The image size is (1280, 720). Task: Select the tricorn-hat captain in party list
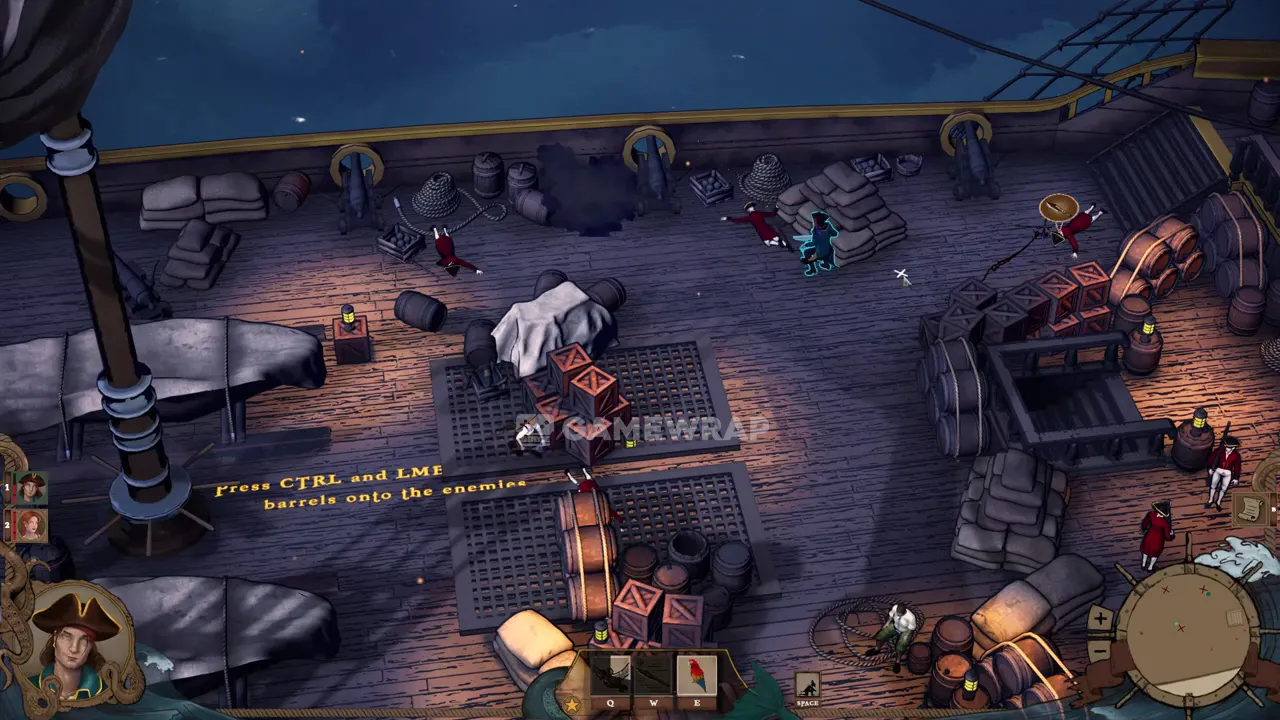31,488
